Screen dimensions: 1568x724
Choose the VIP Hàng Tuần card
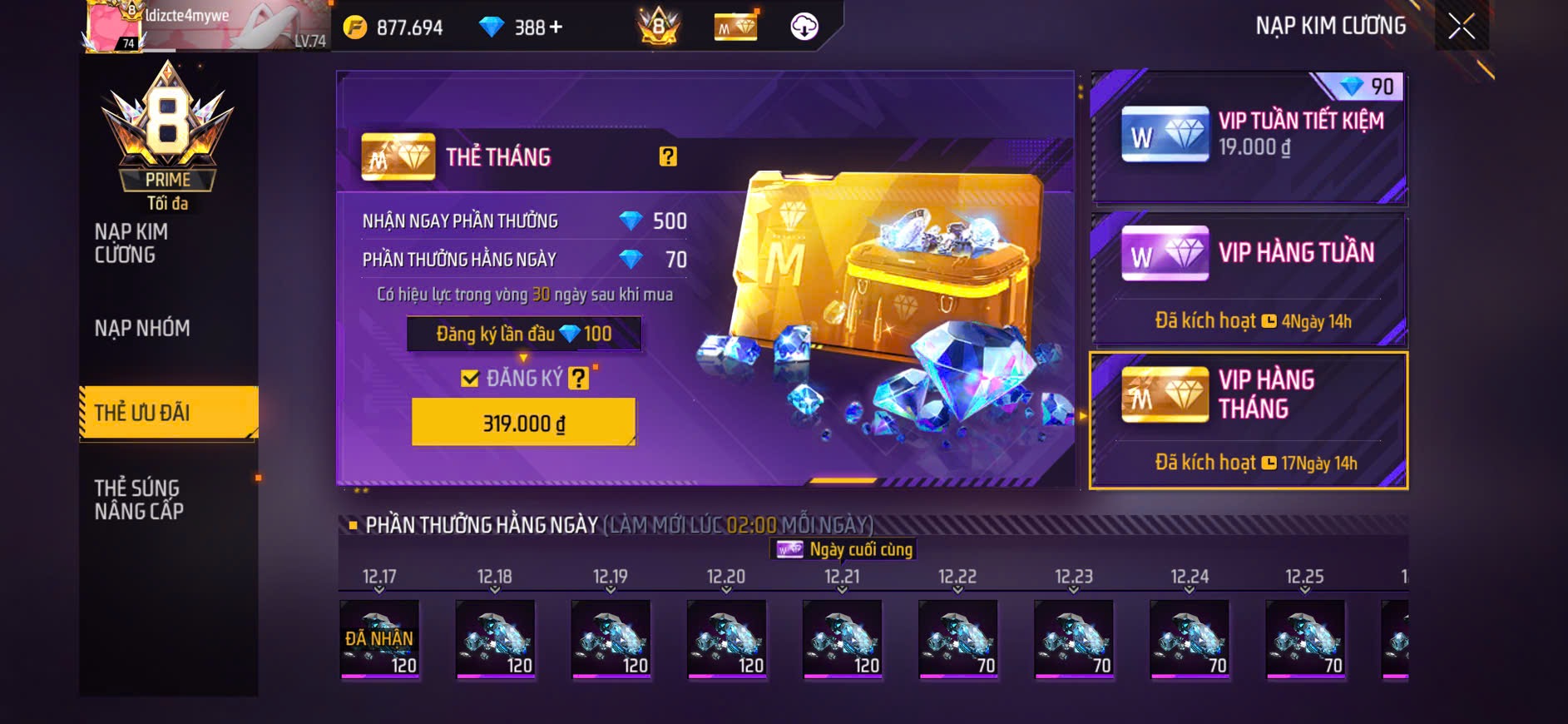click(x=1249, y=279)
